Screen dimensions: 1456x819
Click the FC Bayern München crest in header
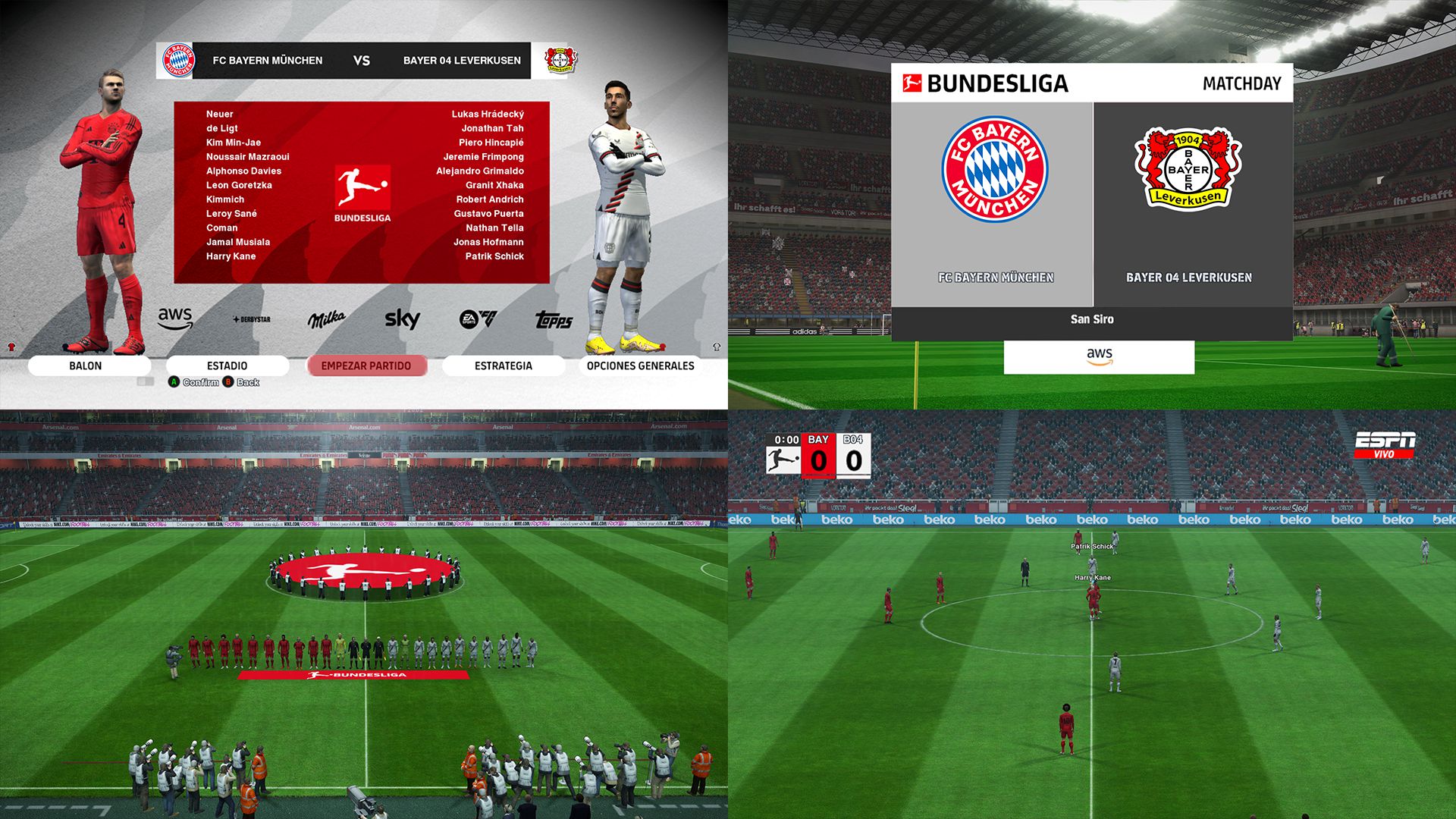tap(179, 61)
